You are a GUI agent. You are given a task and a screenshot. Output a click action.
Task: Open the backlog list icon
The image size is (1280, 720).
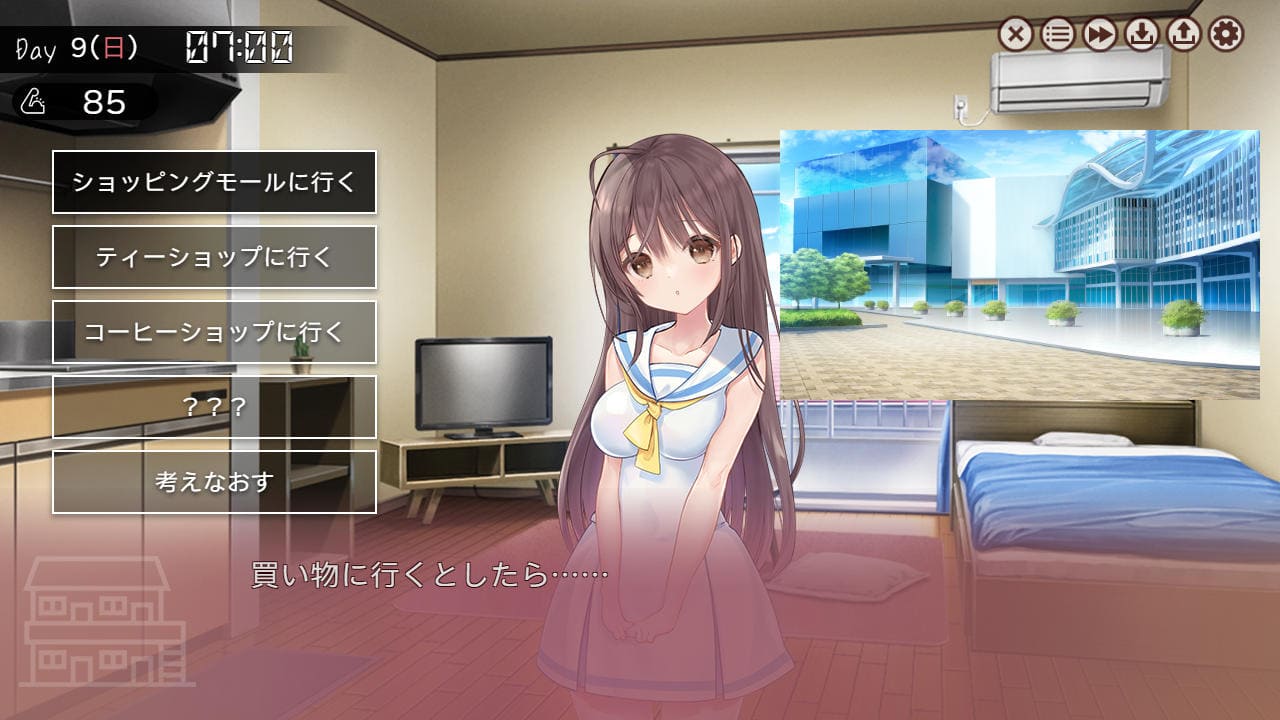(1057, 35)
